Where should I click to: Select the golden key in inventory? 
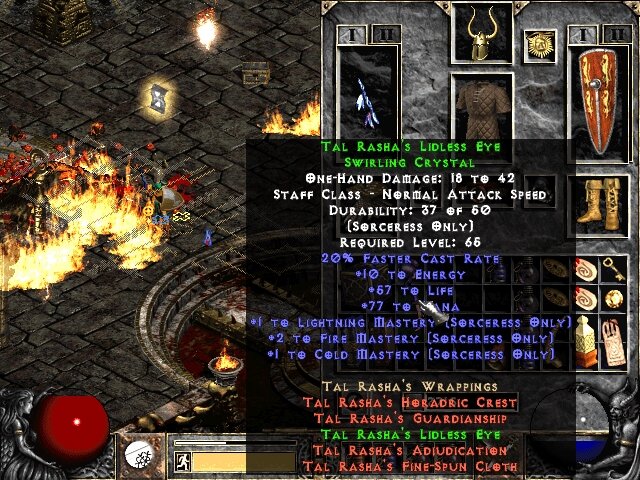tap(612, 270)
